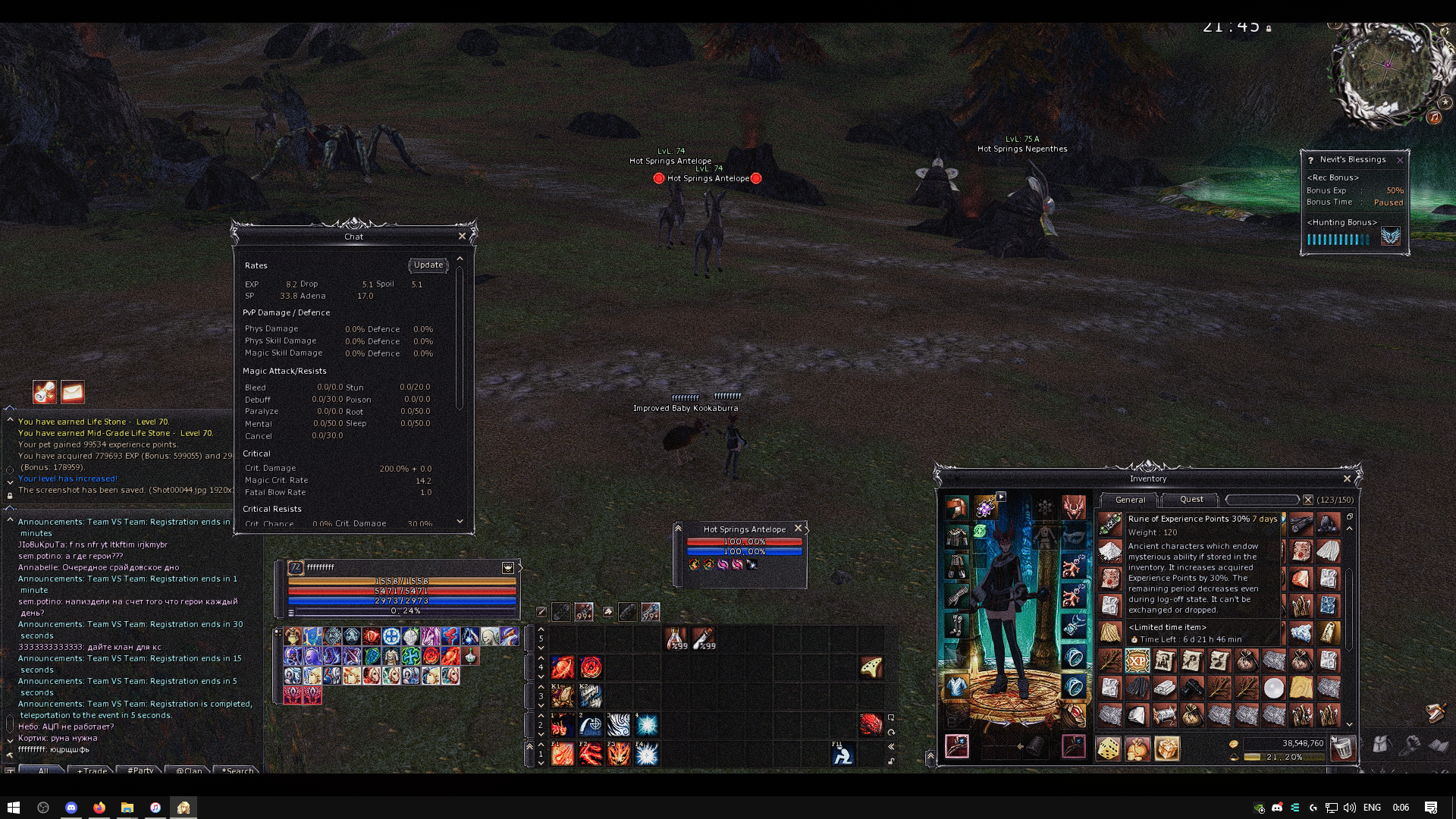1456x819 pixels.
Task: Switch to the +Trade chat tab
Action: pos(92,770)
